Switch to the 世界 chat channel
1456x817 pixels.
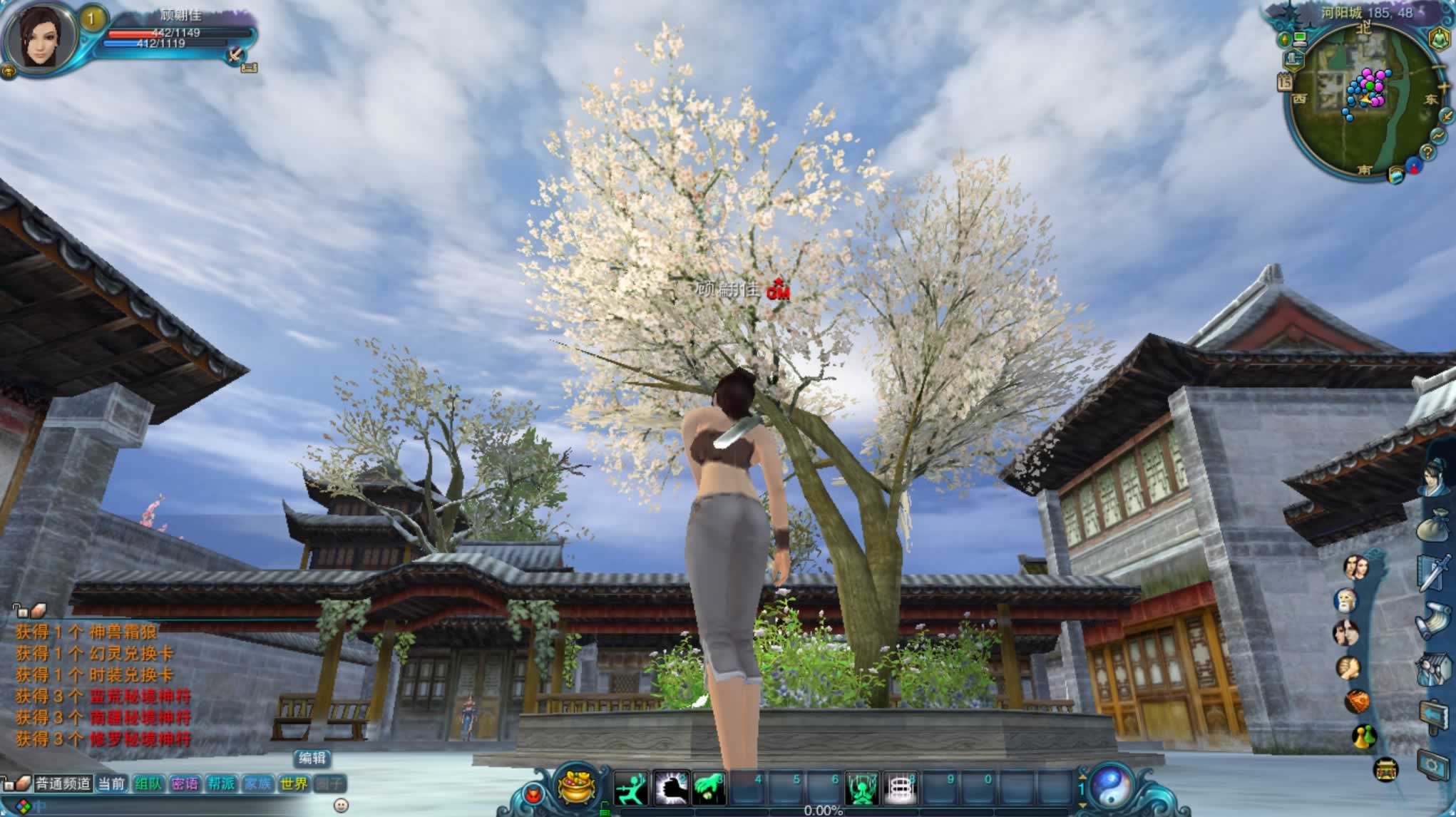coord(294,784)
